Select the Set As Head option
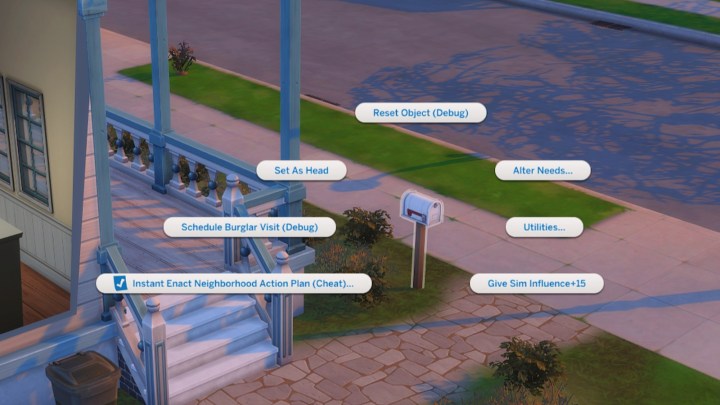This screenshot has width=720, height=405. coord(301,170)
